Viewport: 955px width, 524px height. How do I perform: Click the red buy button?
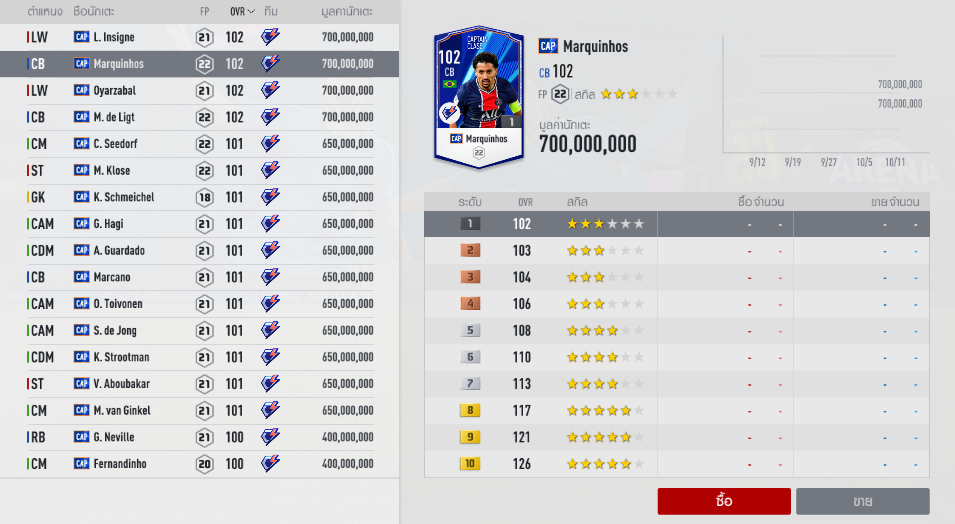tap(724, 500)
